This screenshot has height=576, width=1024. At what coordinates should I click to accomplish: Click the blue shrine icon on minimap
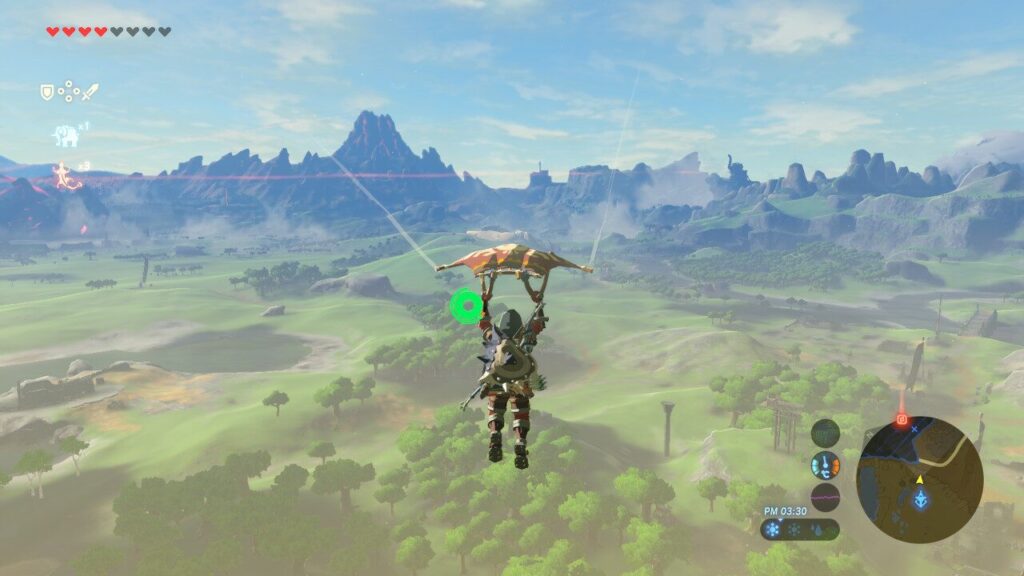tap(920, 498)
